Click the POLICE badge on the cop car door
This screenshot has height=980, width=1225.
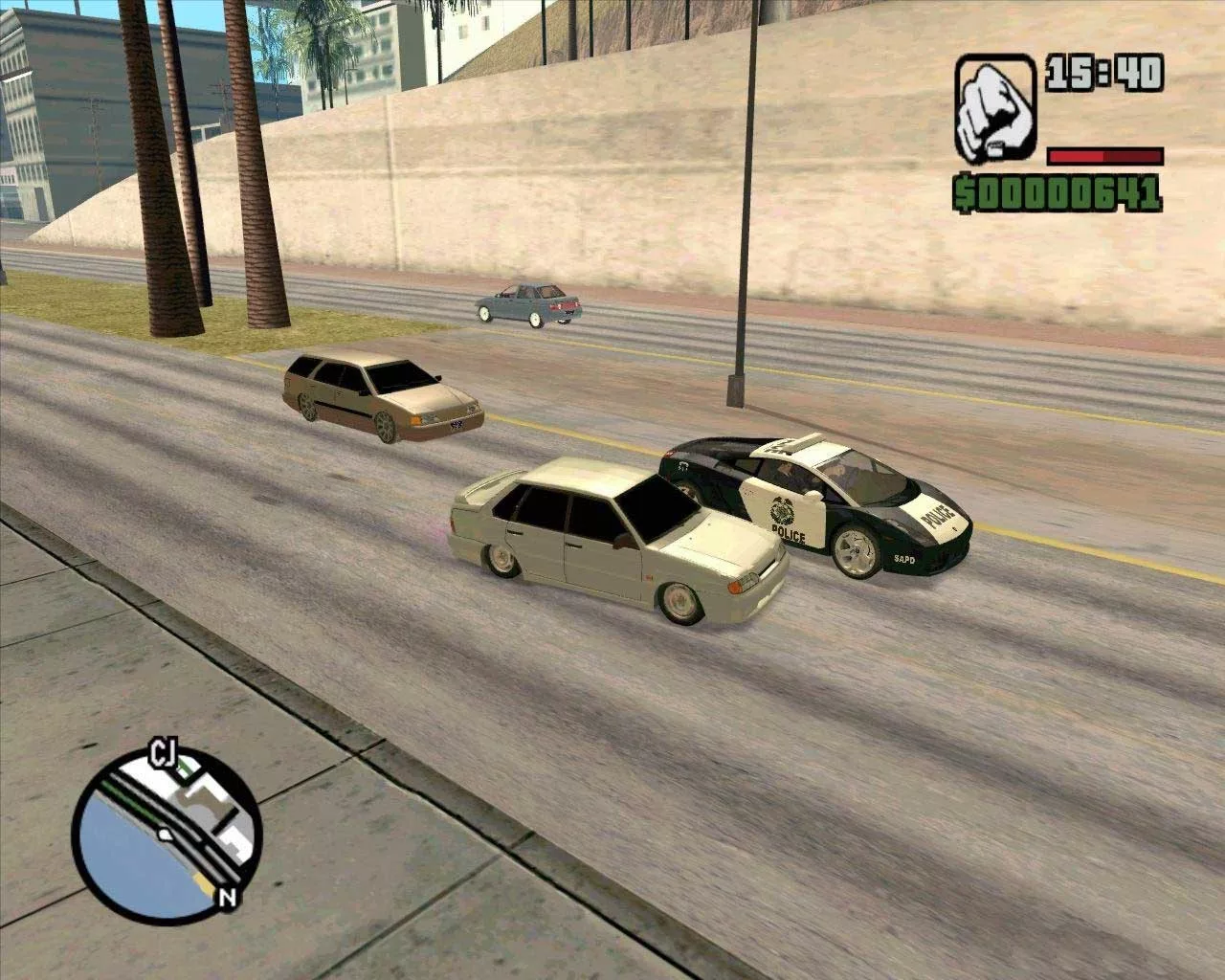(x=781, y=509)
